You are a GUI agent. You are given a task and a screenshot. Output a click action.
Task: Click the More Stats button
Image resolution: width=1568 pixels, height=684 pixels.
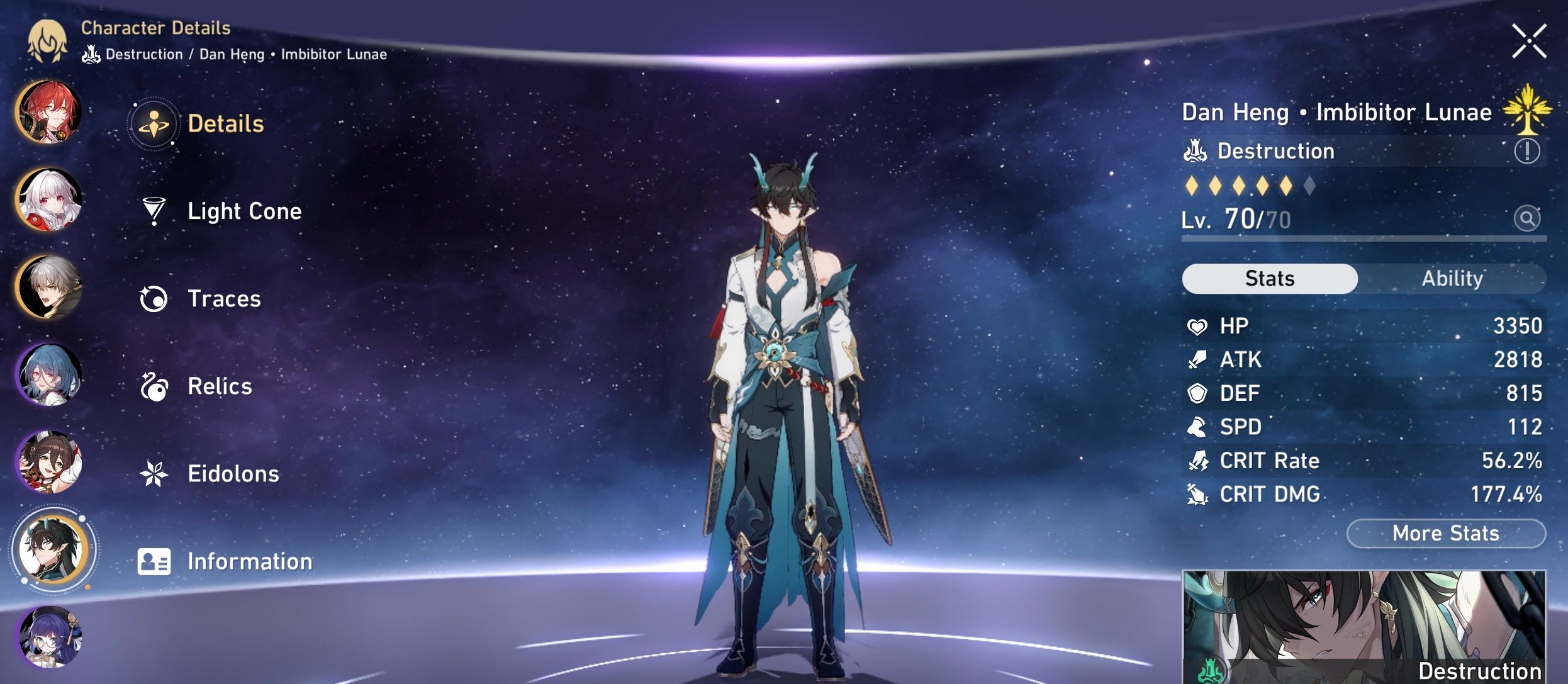click(1445, 533)
